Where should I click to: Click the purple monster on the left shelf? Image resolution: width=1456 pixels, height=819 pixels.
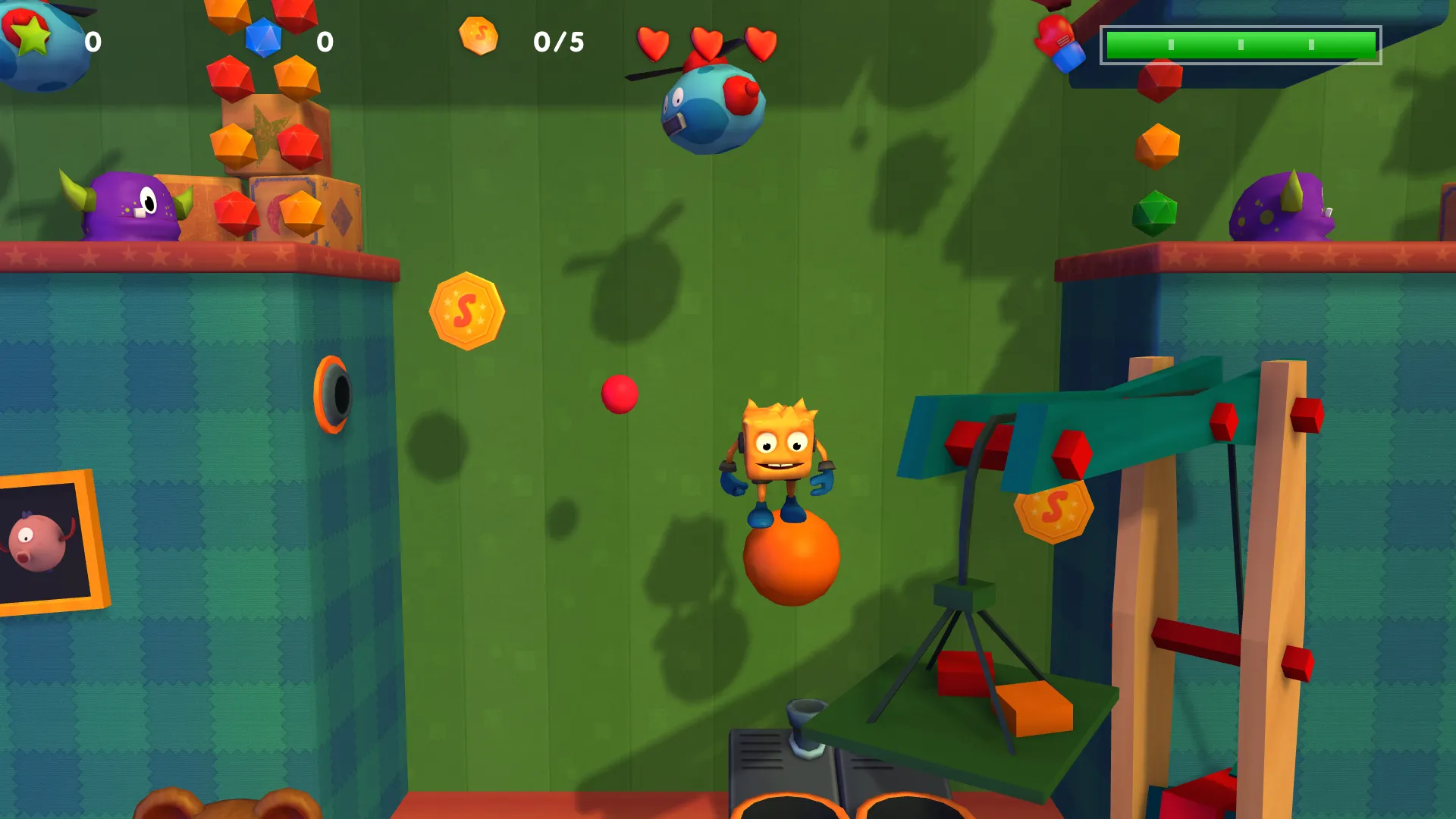pos(129,205)
